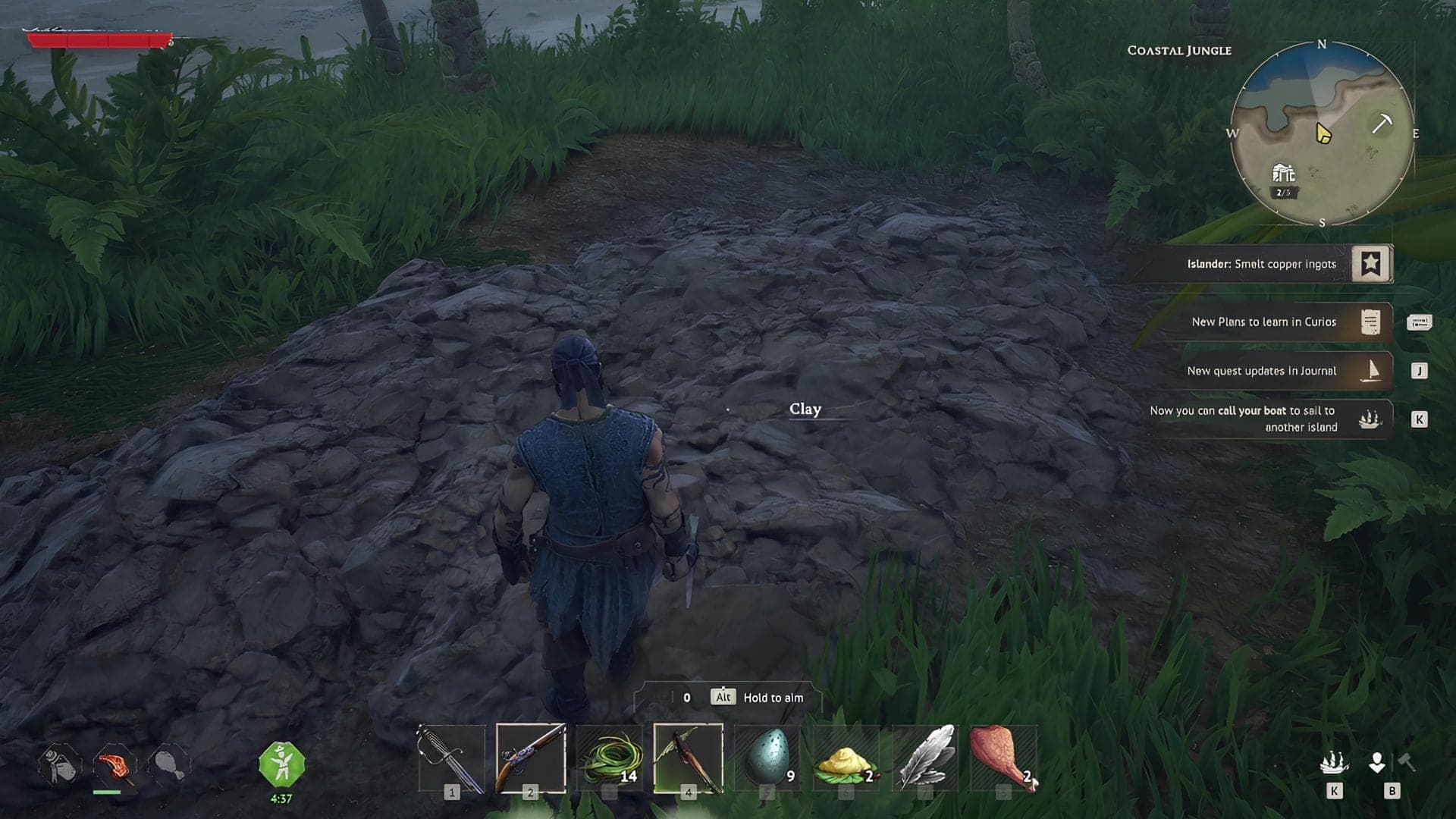
Task: Open the circular minimap
Action: coord(1322,133)
